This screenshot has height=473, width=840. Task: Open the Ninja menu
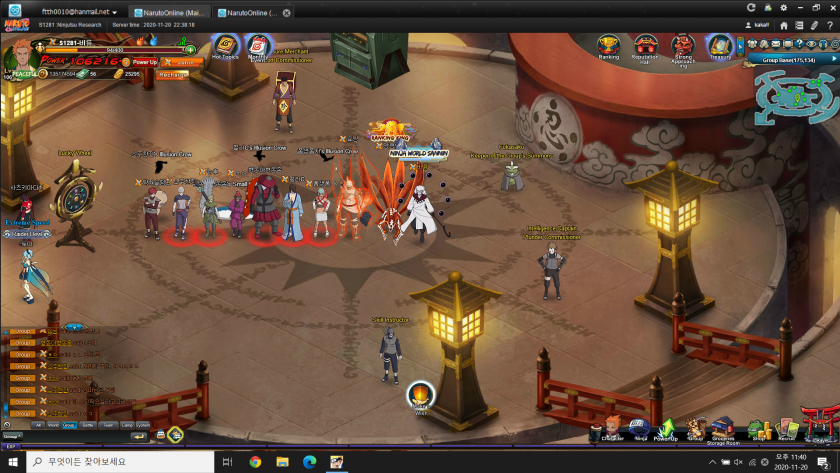point(640,429)
